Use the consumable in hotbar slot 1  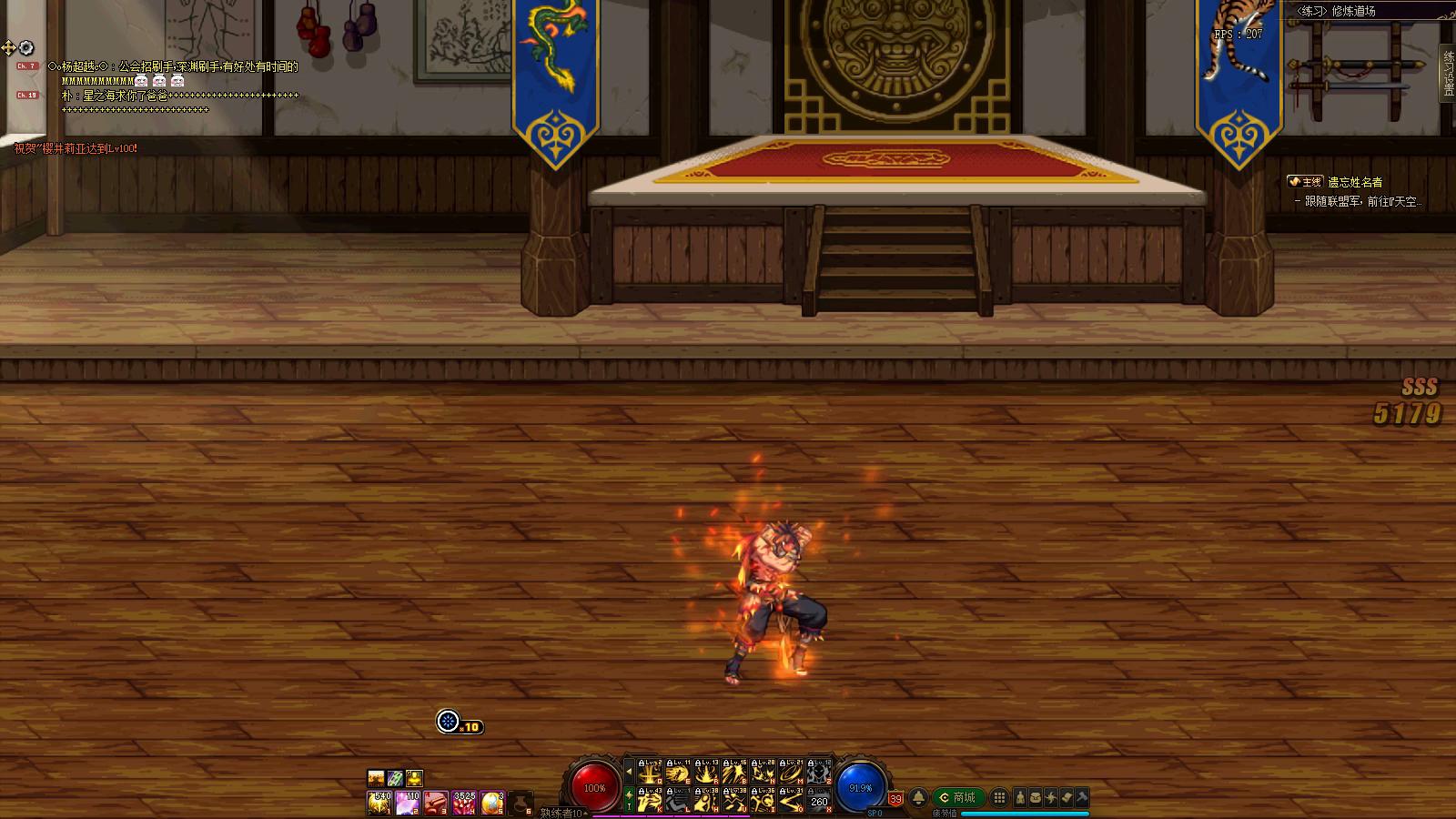pos(379,803)
